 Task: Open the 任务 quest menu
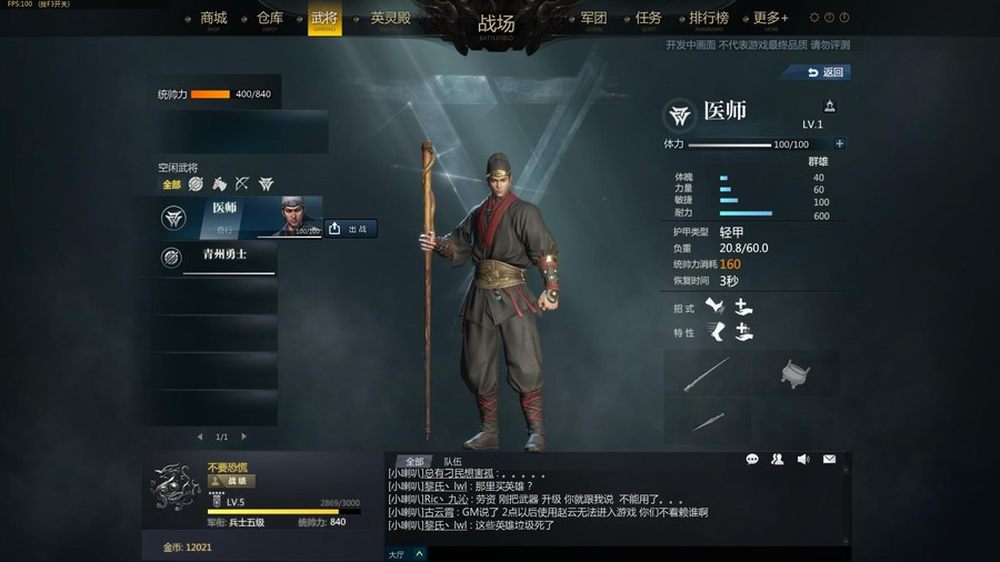coord(648,18)
